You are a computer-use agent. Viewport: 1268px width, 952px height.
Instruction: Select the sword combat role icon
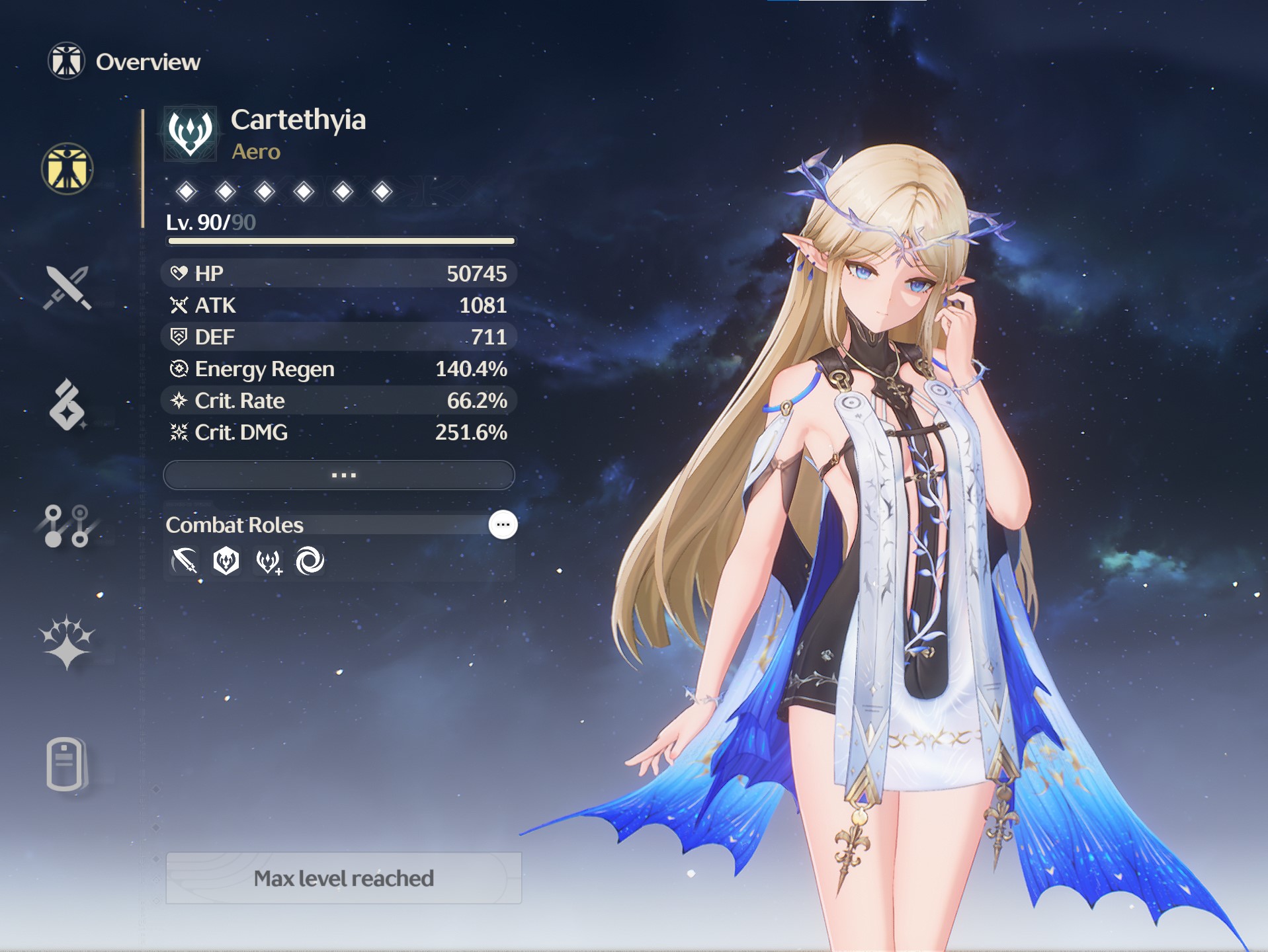185,562
